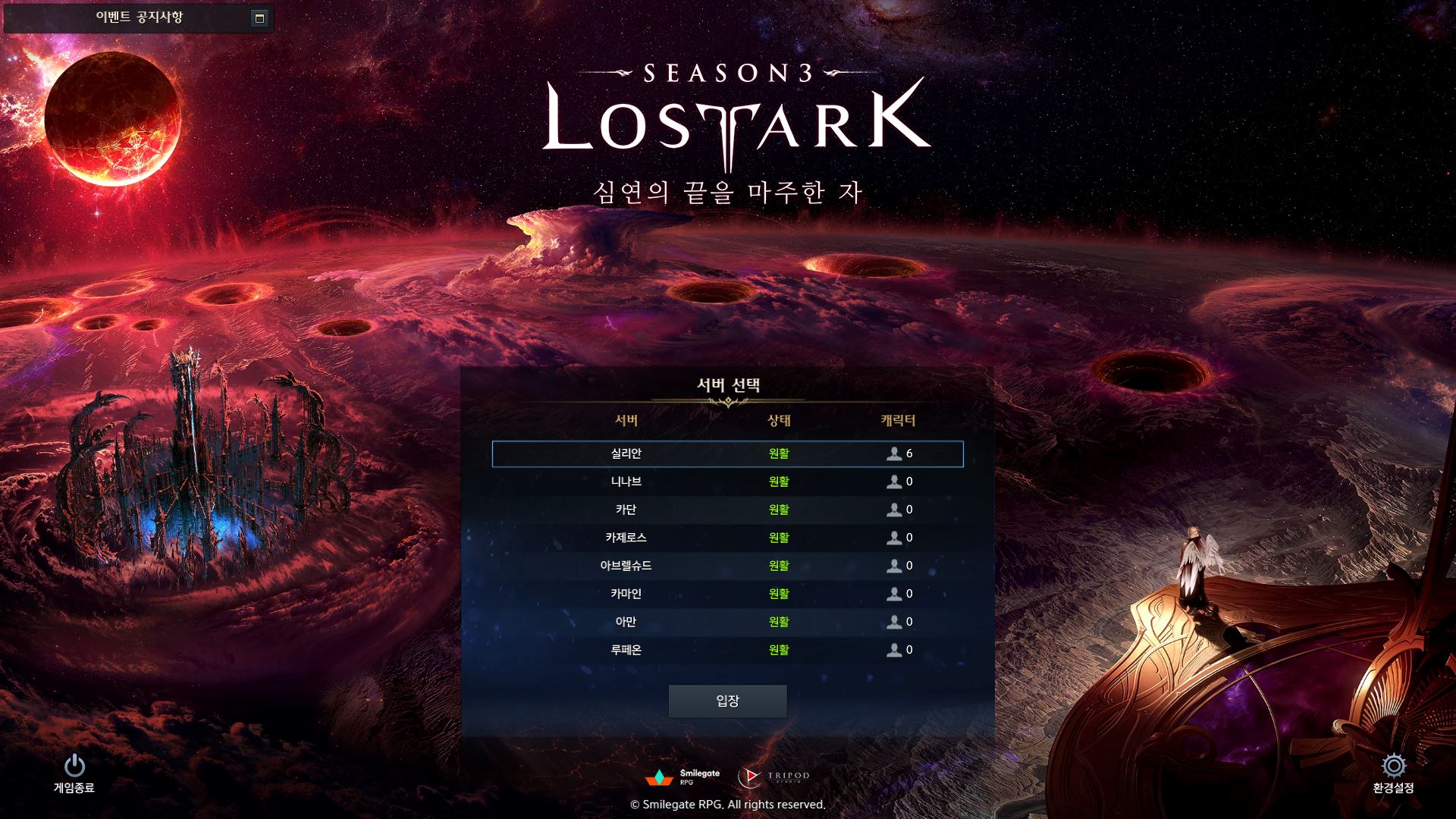Expand the 이벤트 공지사항 notice panel
This screenshot has width=1456, height=819.
259,18
